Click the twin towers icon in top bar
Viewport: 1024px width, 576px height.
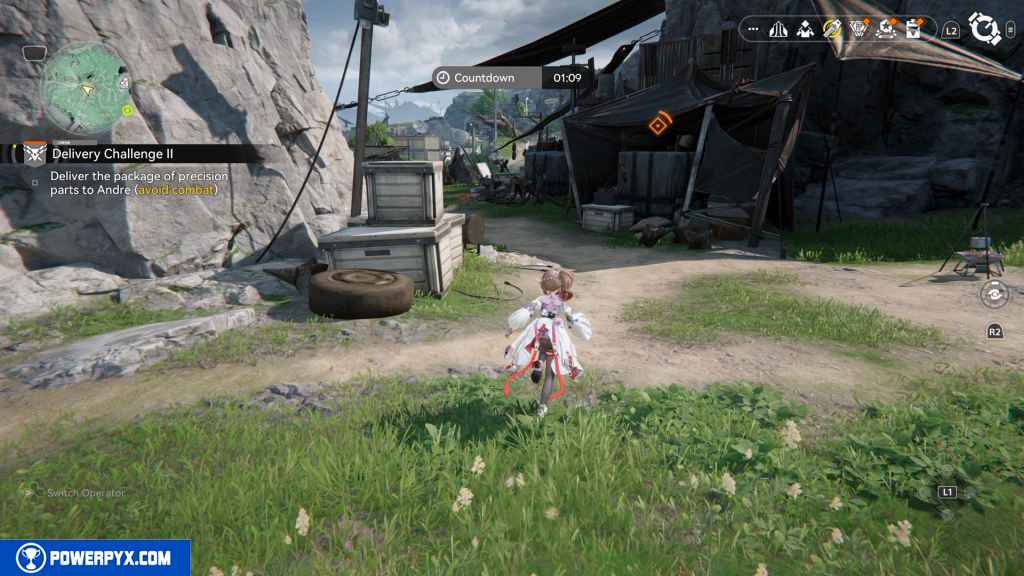click(779, 30)
